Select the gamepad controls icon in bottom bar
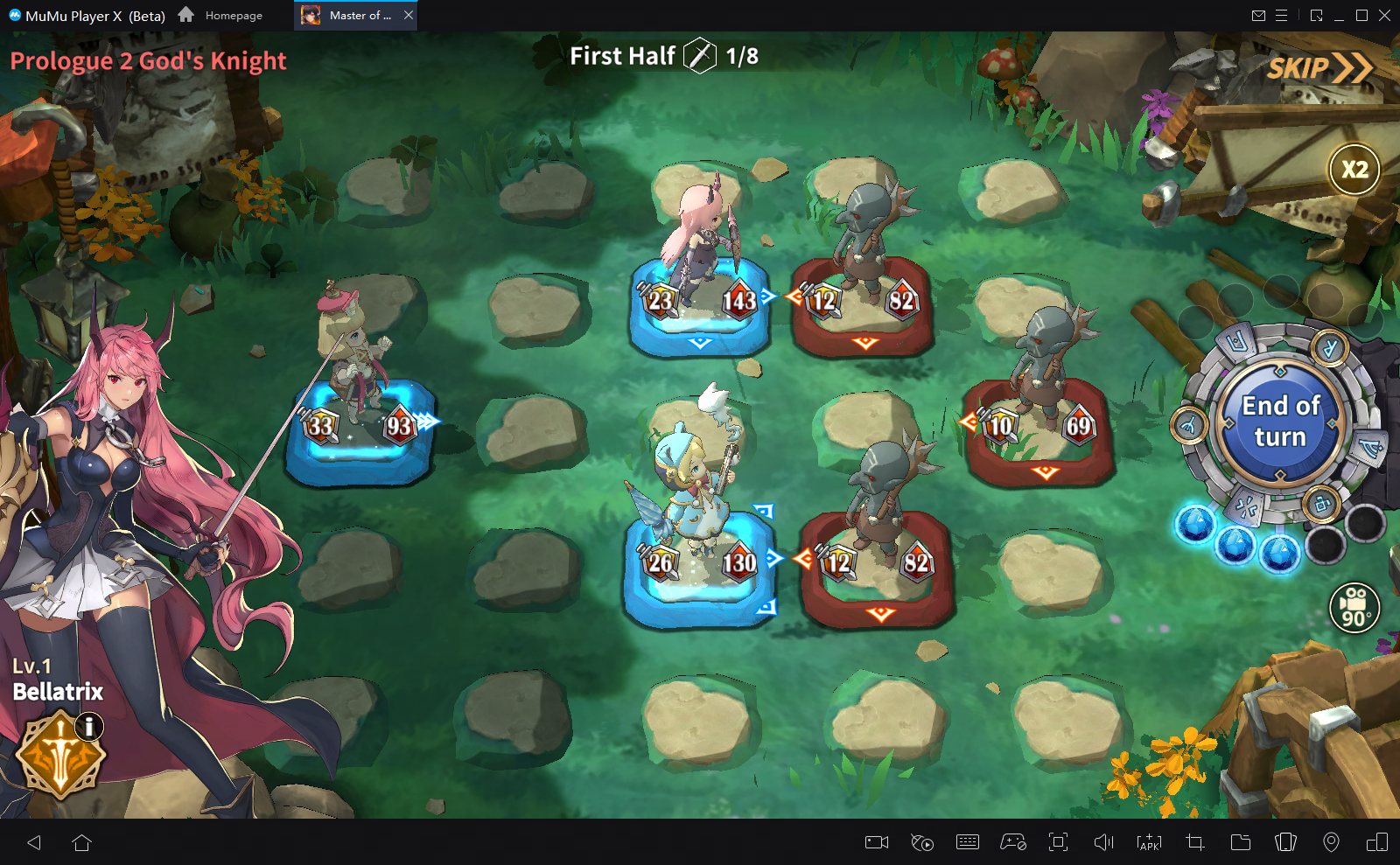The height and width of the screenshot is (865, 1400). pyautogui.click(x=1013, y=842)
